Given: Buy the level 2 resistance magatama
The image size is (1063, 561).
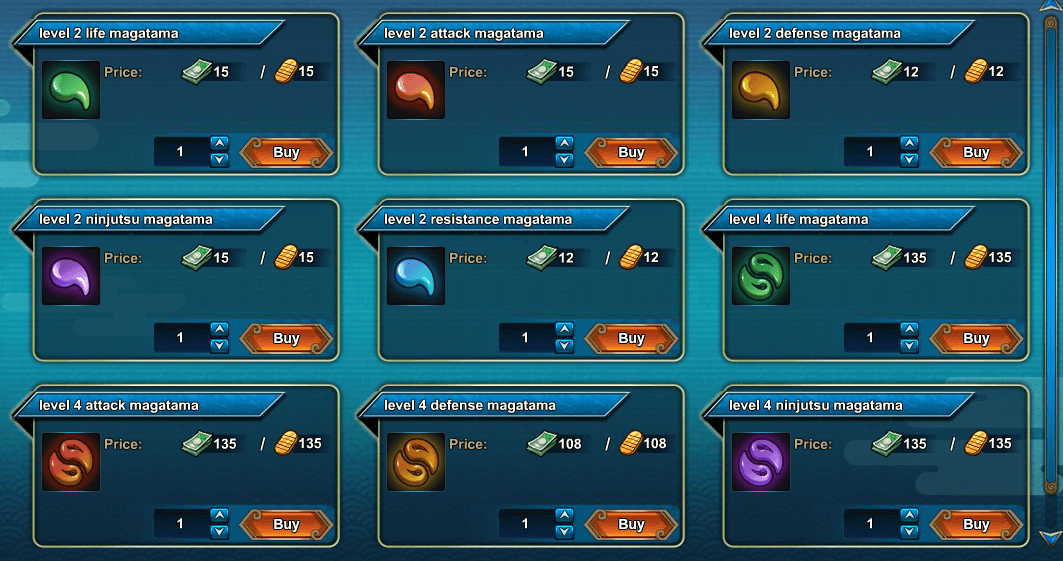Looking at the screenshot, I should tap(631, 339).
